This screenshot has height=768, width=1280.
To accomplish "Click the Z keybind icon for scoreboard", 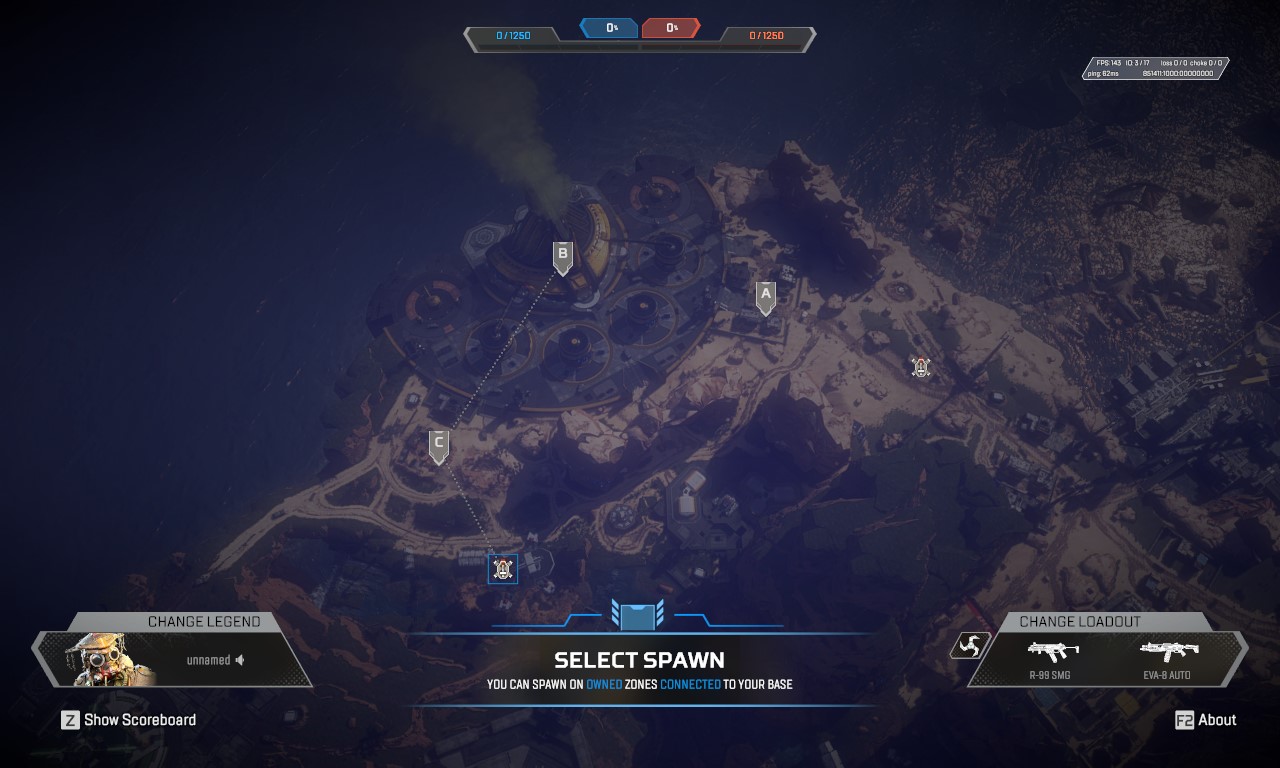I will click(x=69, y=720).
